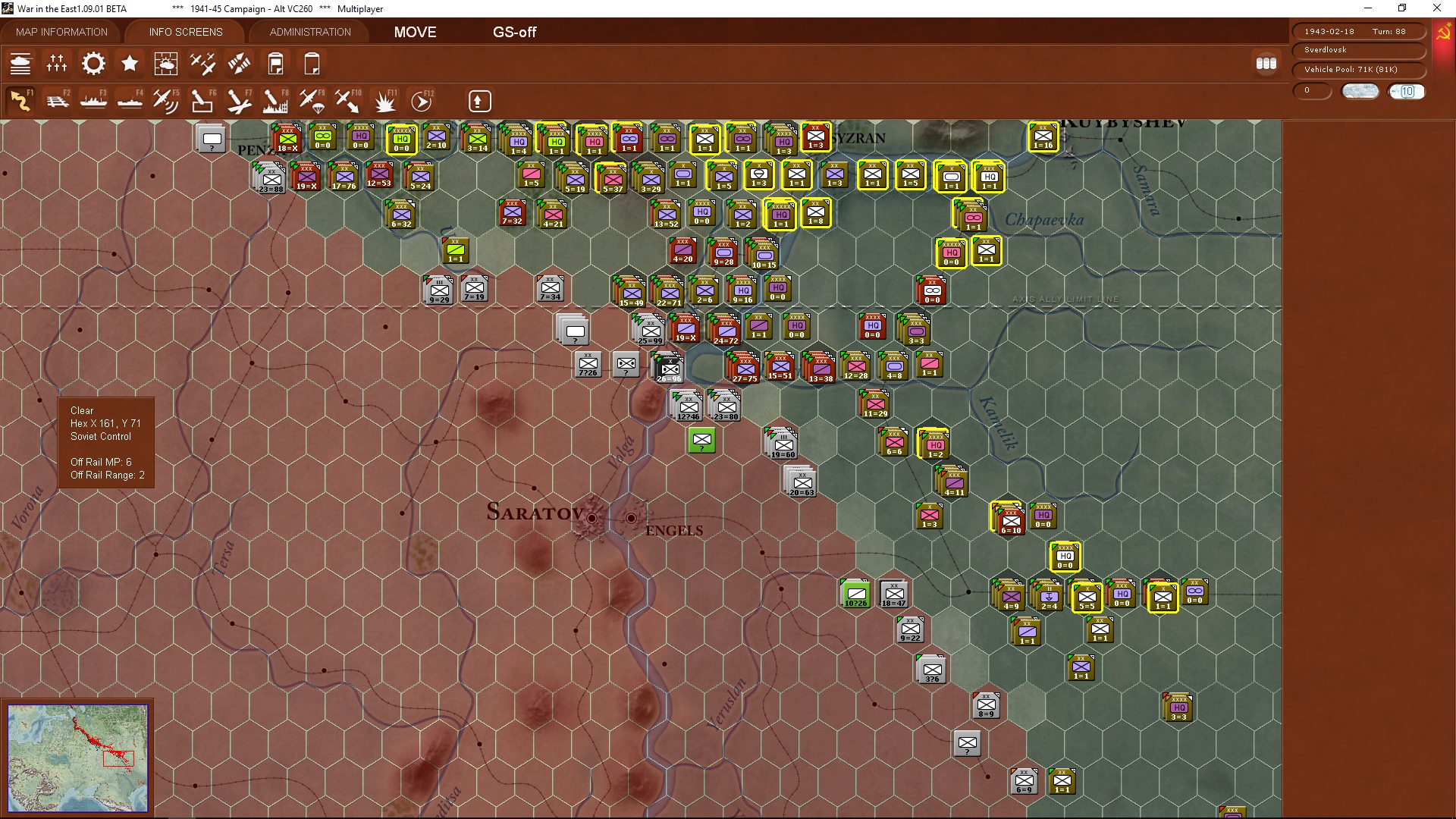Open air reconnaissance mode (F5)

click(x=166, y=101)
